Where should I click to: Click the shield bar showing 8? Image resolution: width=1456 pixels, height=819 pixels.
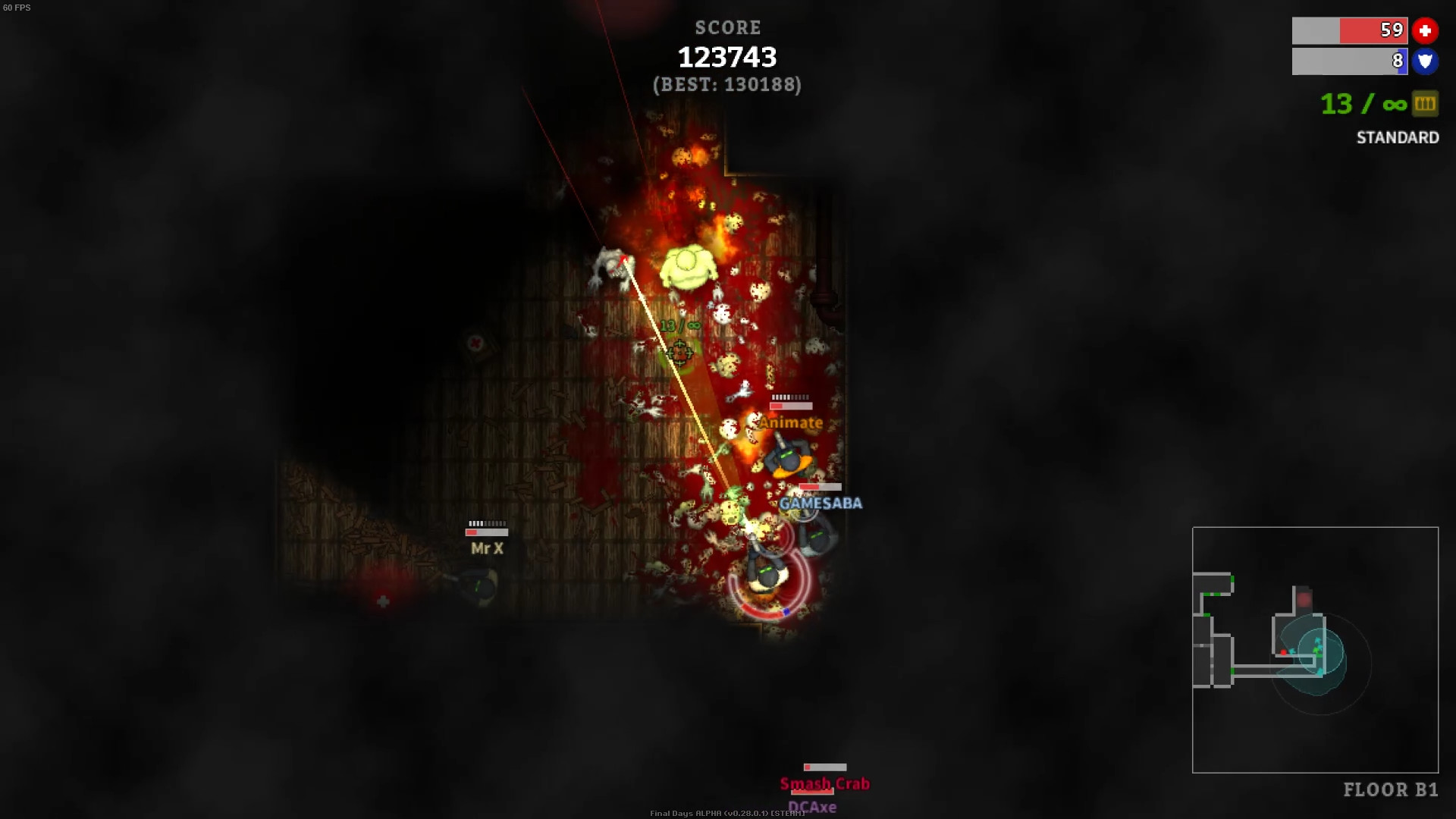1350,62
